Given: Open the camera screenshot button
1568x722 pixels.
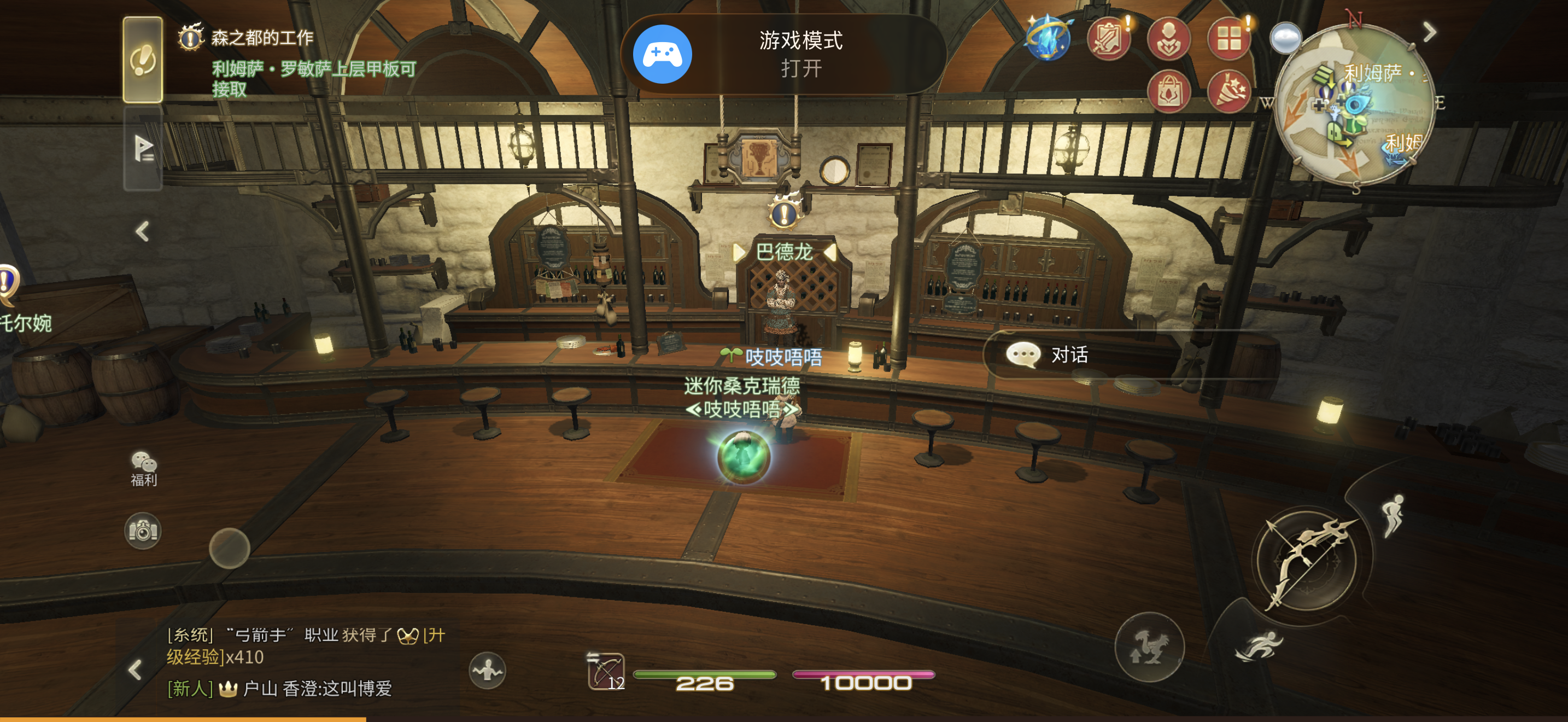Looking at the screenshot, I should coord(143,531).
